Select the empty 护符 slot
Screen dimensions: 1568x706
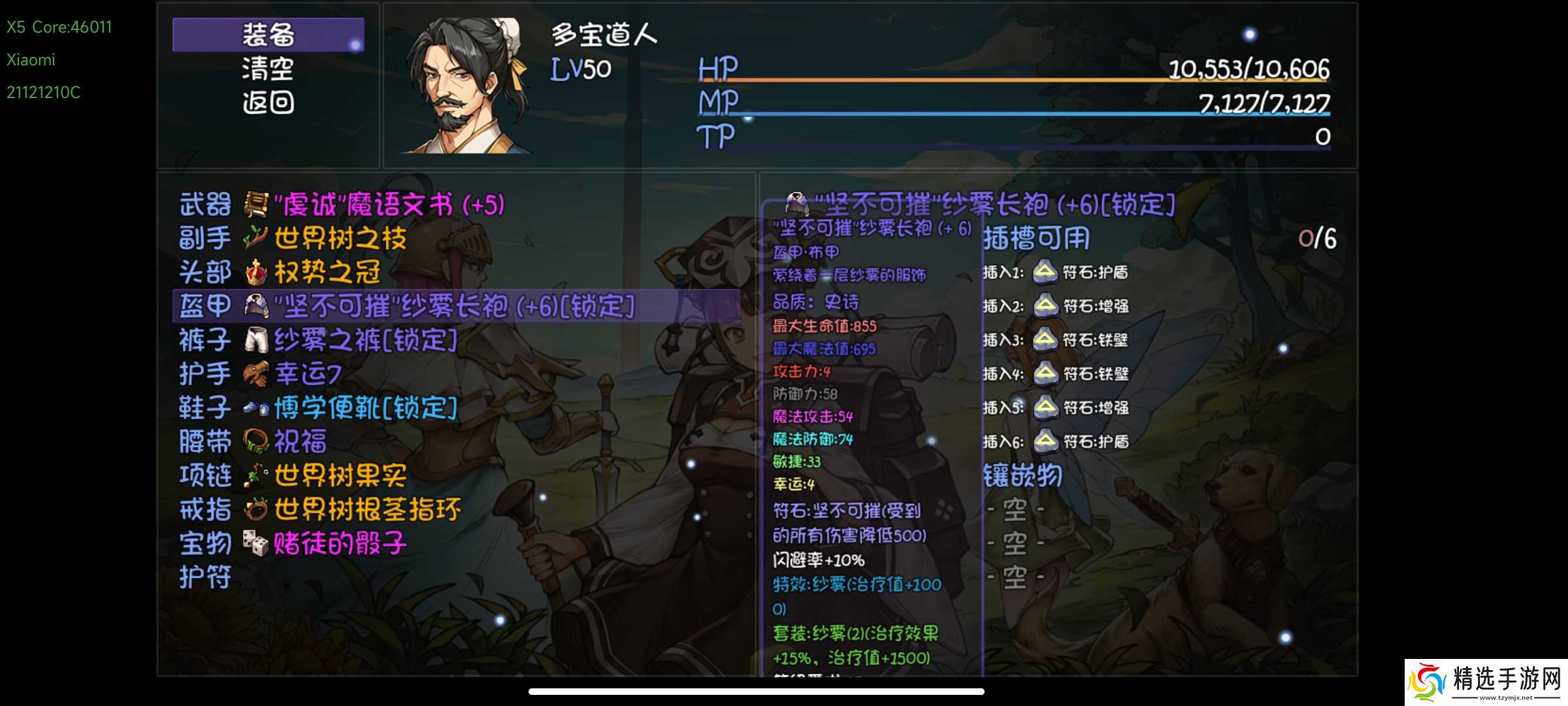[205, 578]
